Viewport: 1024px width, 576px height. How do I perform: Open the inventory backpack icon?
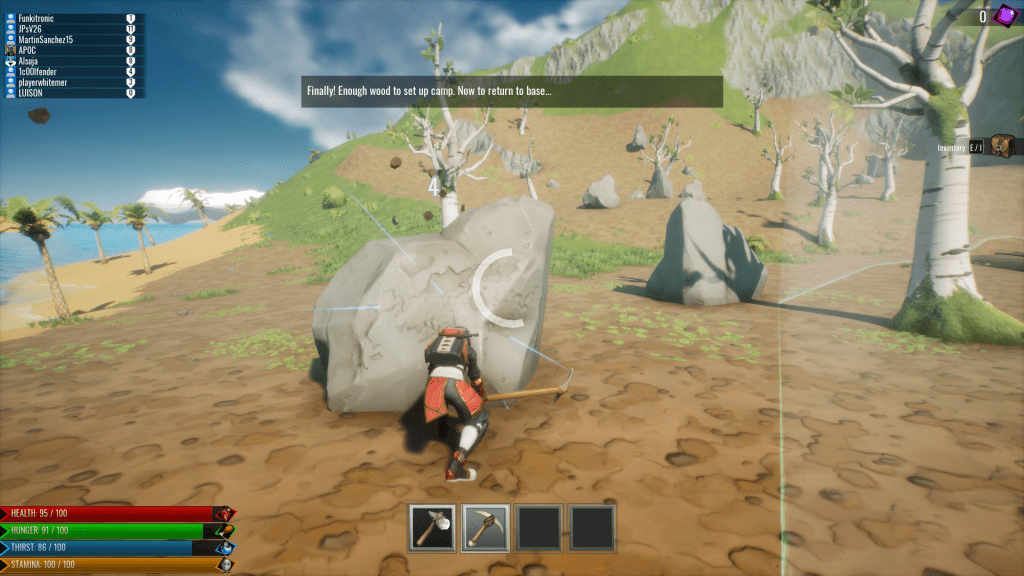click(1003, 147)
